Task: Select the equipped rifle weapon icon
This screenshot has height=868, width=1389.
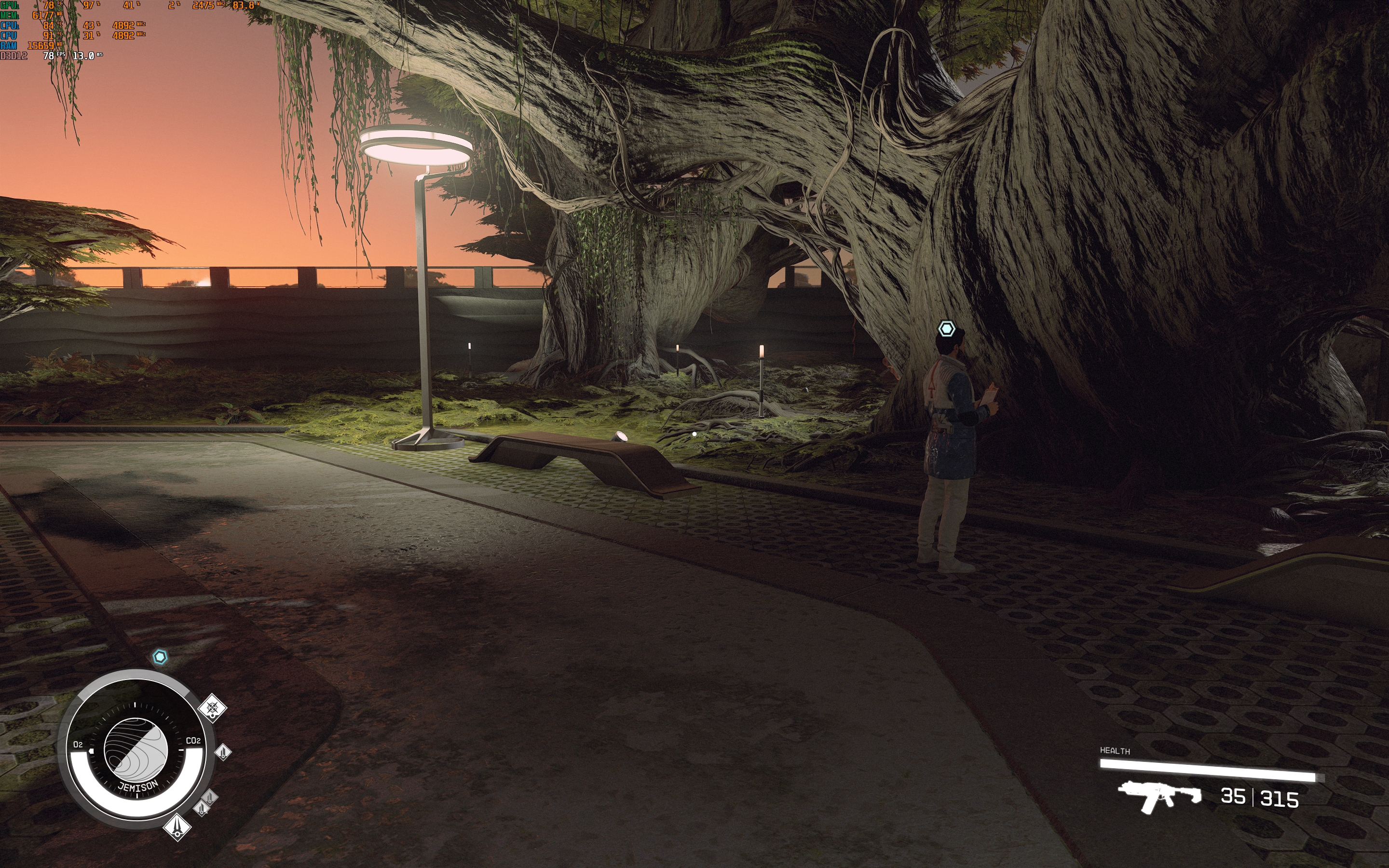Action: pos(1159,796)
